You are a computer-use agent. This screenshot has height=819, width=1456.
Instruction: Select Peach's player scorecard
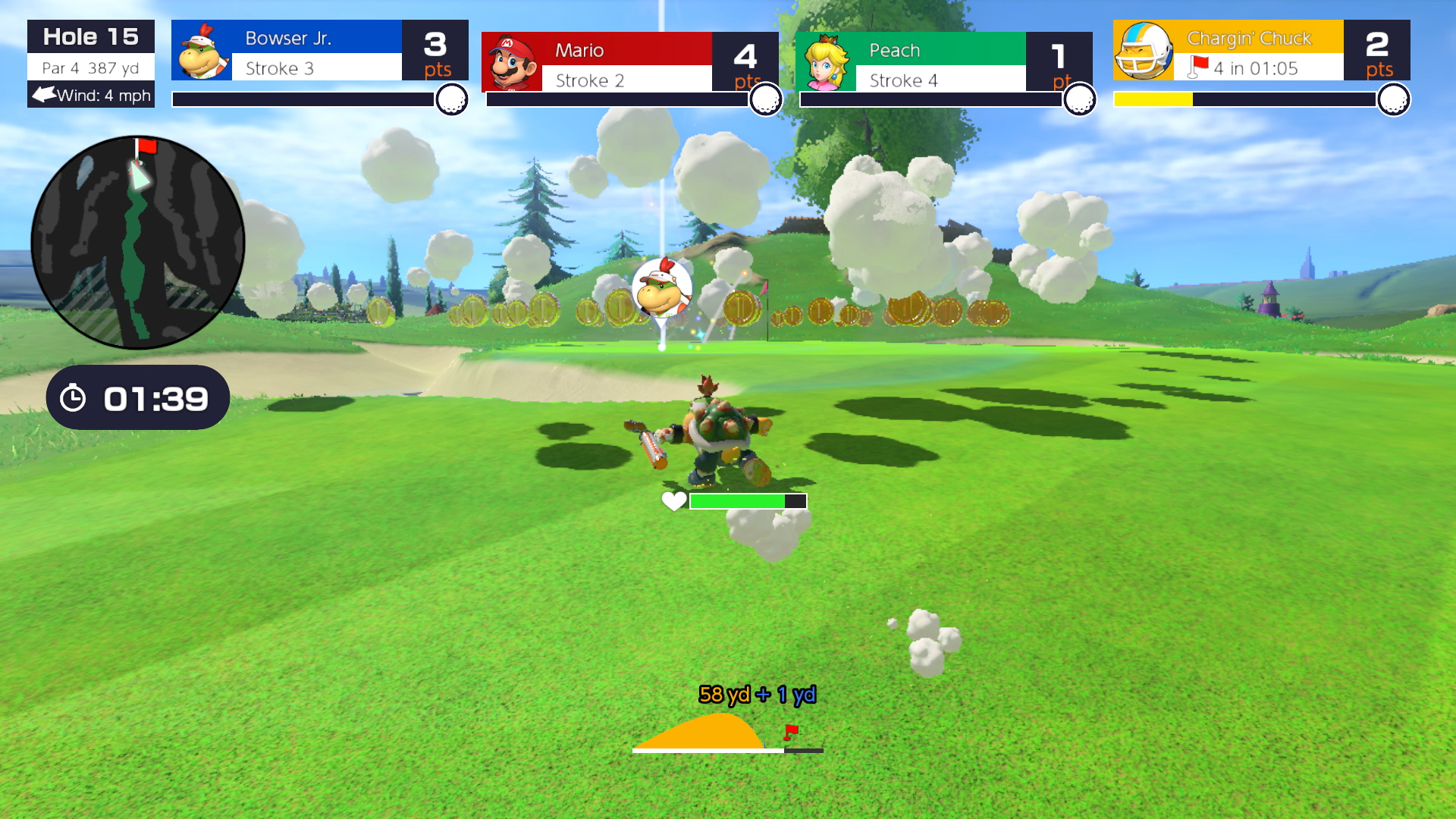point(943,62)
